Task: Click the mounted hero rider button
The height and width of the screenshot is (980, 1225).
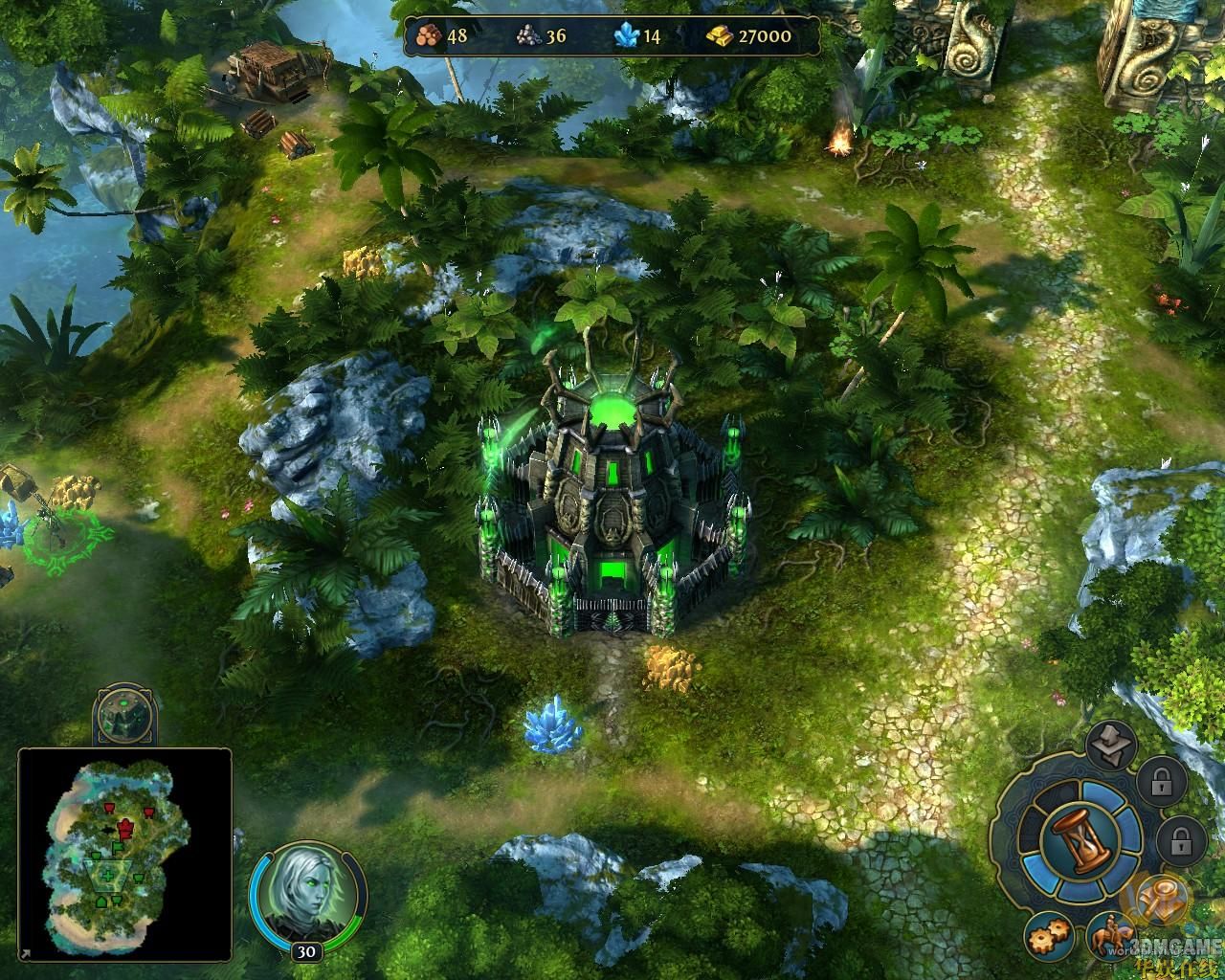Action: [x=1111, y=937]
